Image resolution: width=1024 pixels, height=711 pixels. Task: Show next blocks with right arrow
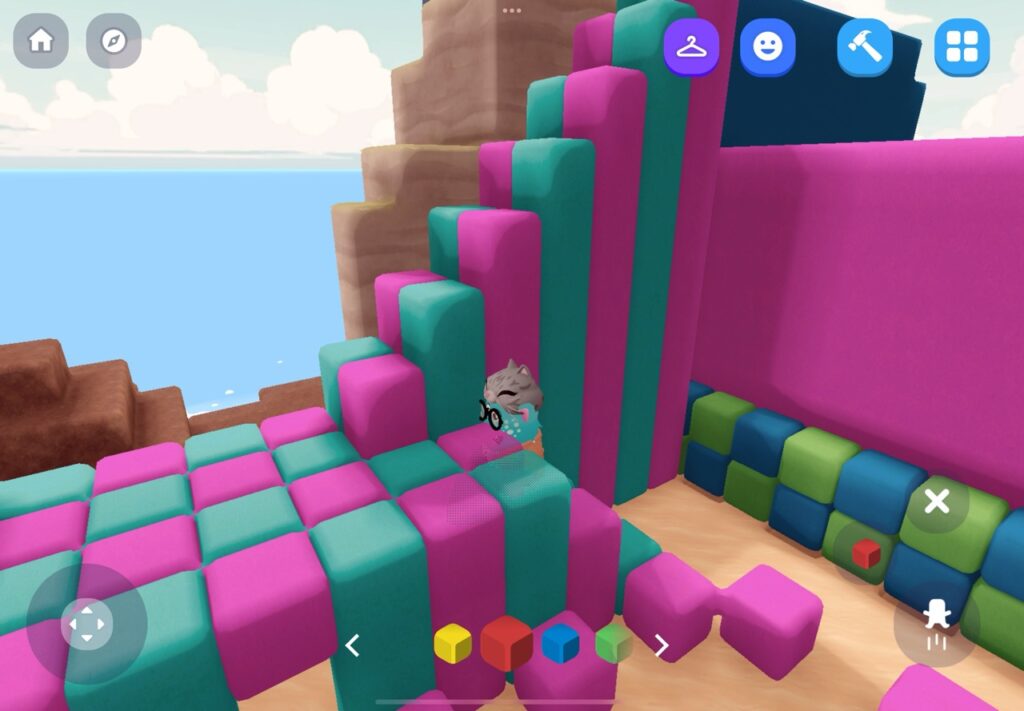coord(661,646)
